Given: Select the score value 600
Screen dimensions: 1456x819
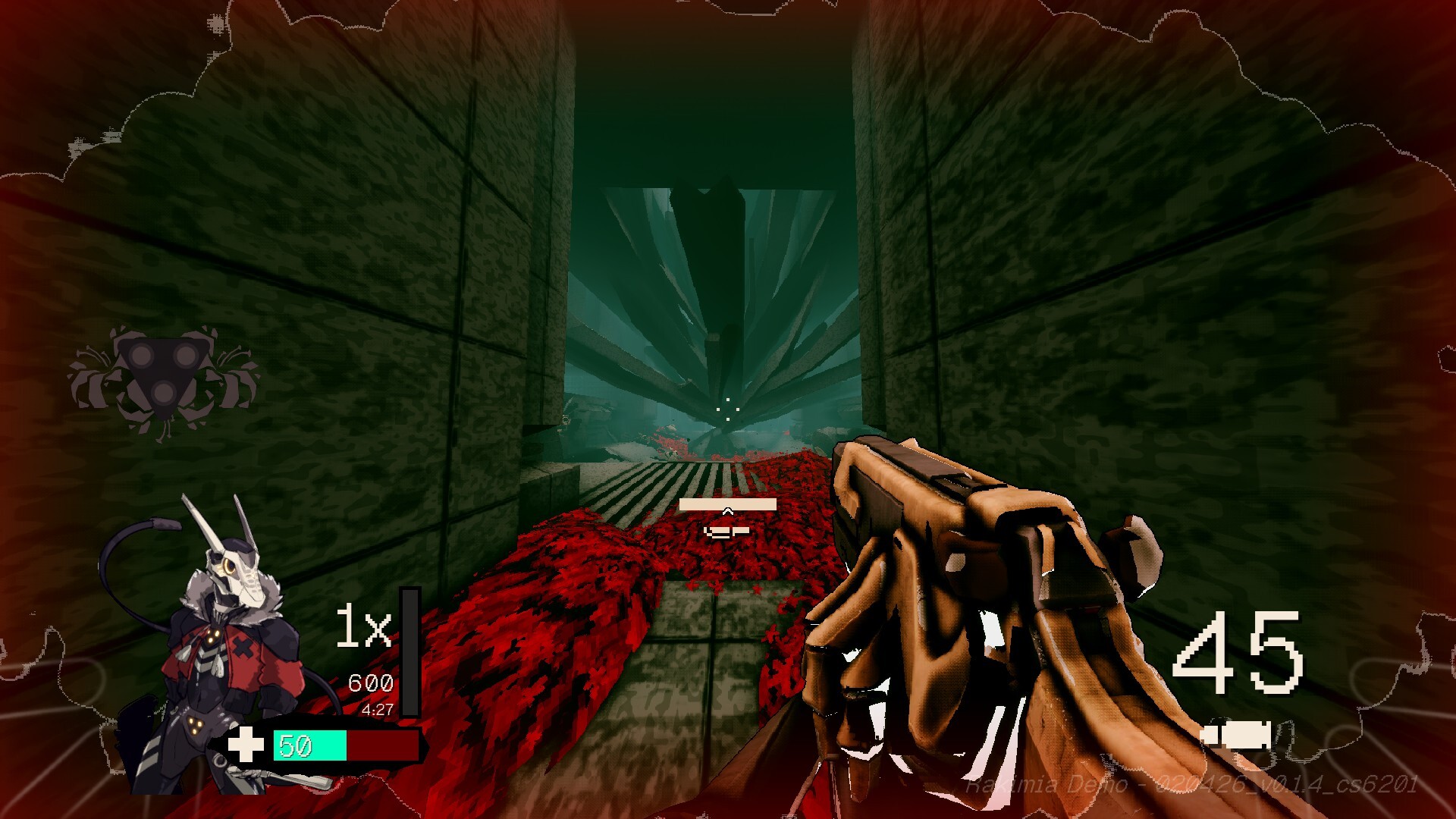Looking at the screenshot, I should 369,681.
